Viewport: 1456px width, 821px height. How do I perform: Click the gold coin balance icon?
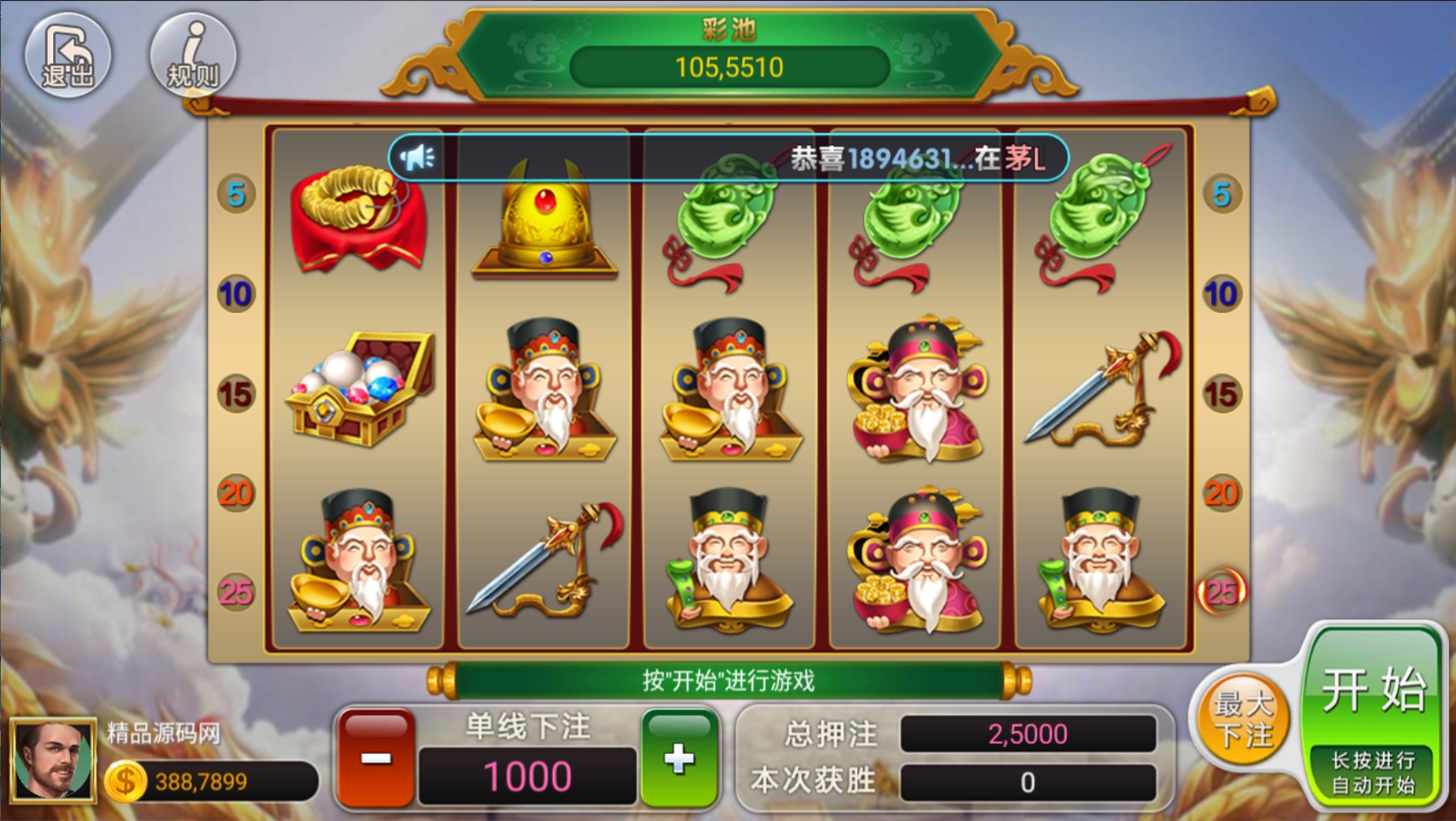tap(125, 781)
